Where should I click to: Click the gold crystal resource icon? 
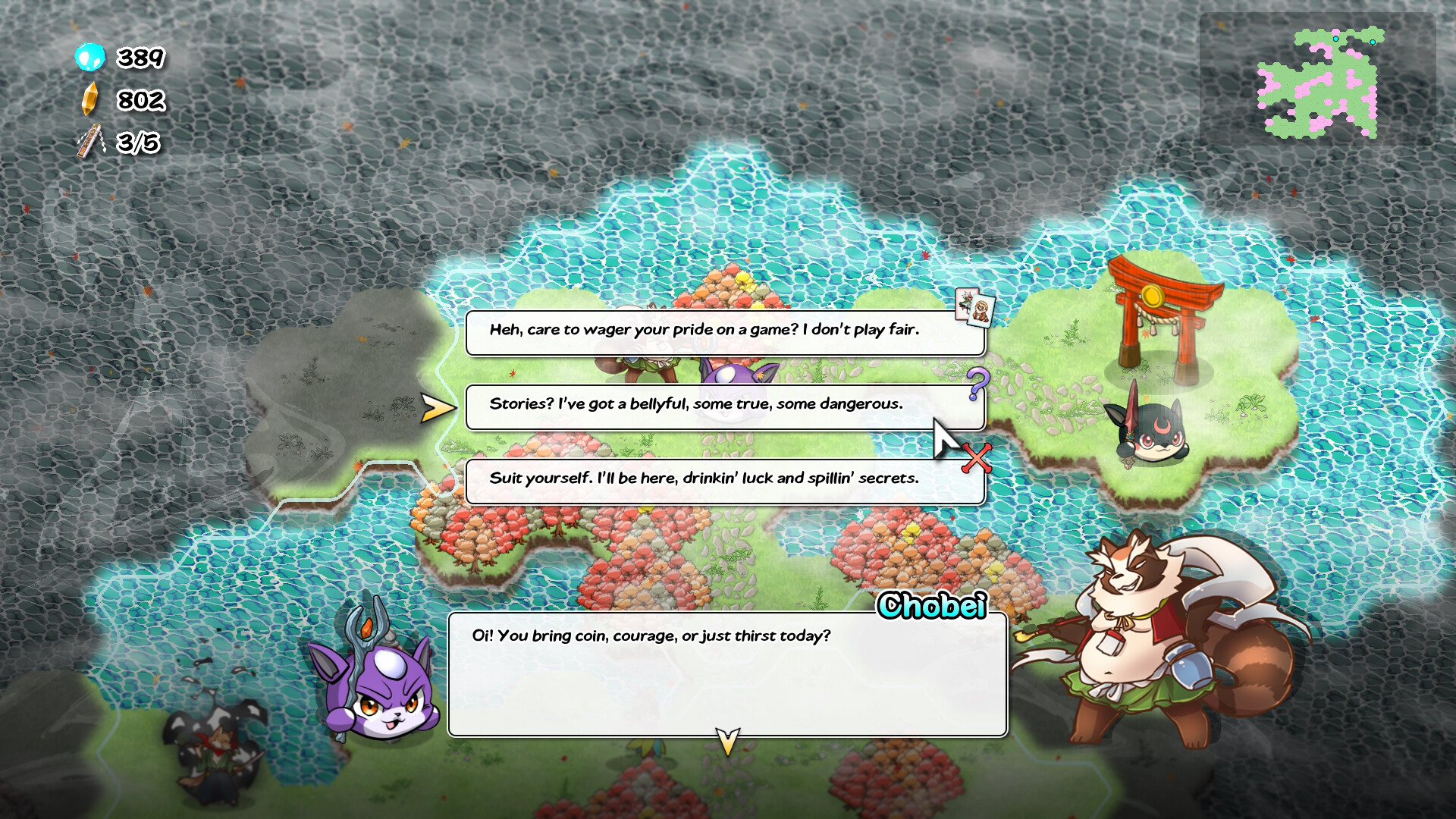[x=89, y=99]
